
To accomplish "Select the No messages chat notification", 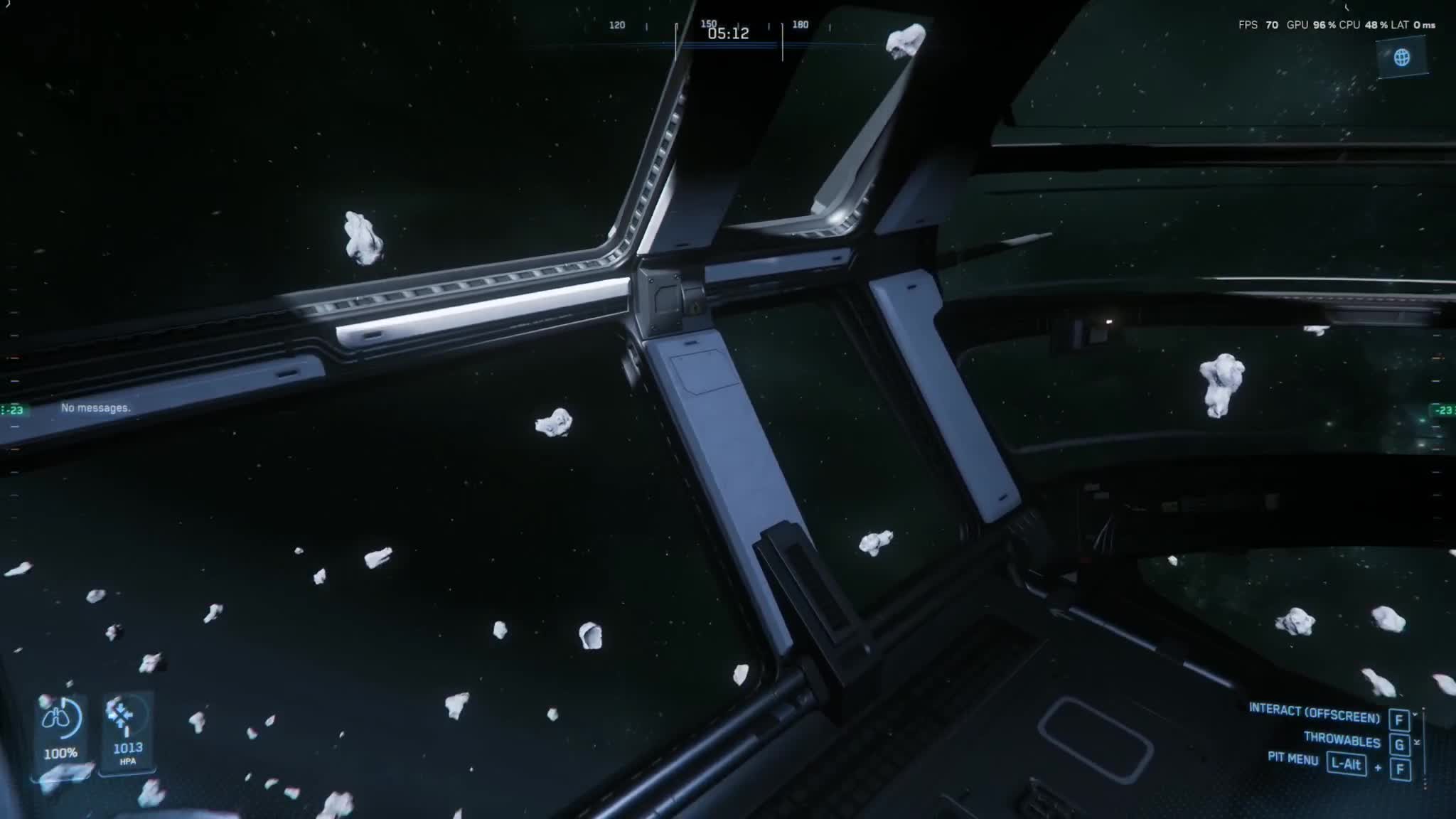I will pyautogui.click(x=96, y=408).
